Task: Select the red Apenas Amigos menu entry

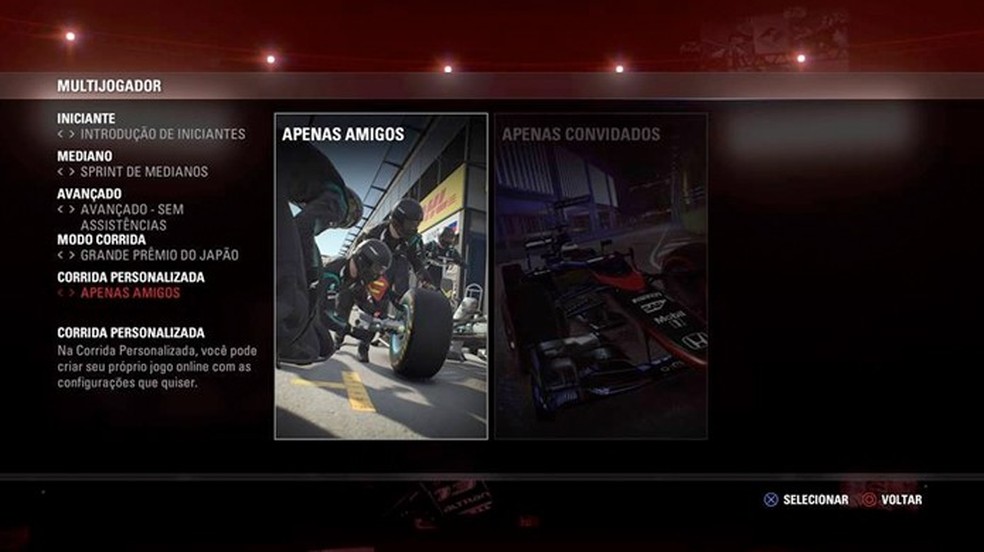Action: click(x=130, y=293)
